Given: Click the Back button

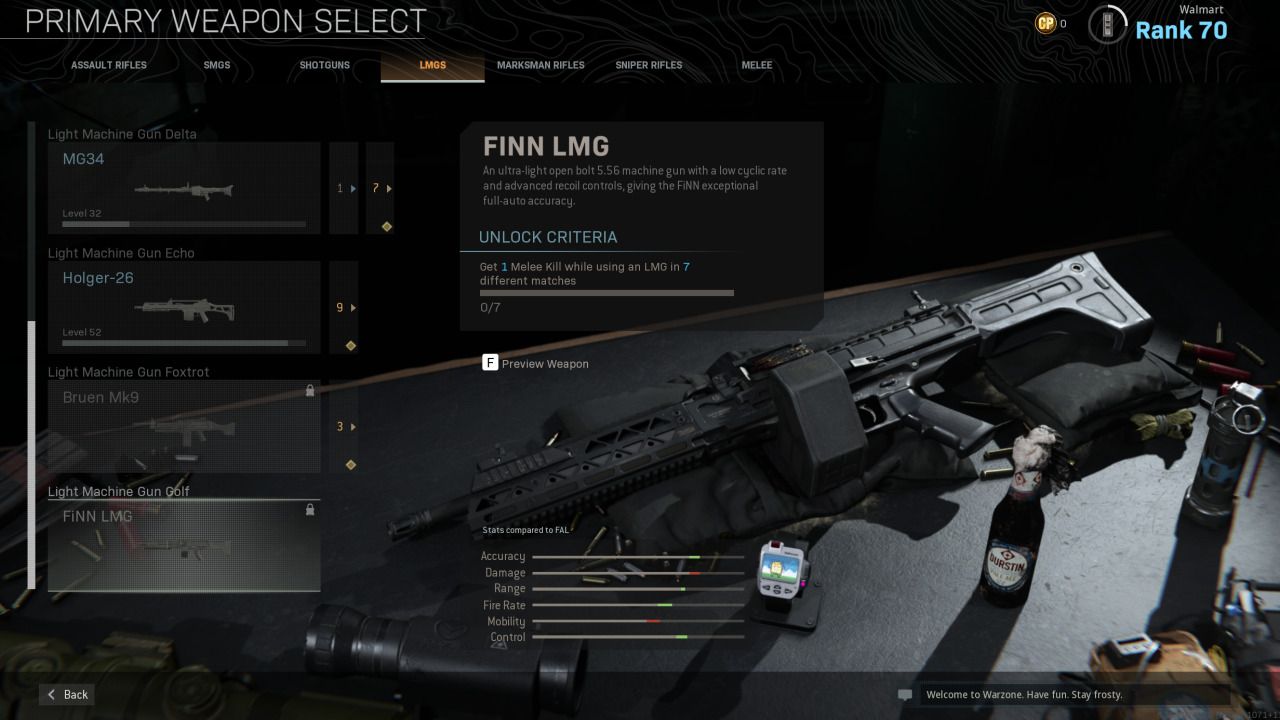Looking at the screenshot, I should click(66, 694).
